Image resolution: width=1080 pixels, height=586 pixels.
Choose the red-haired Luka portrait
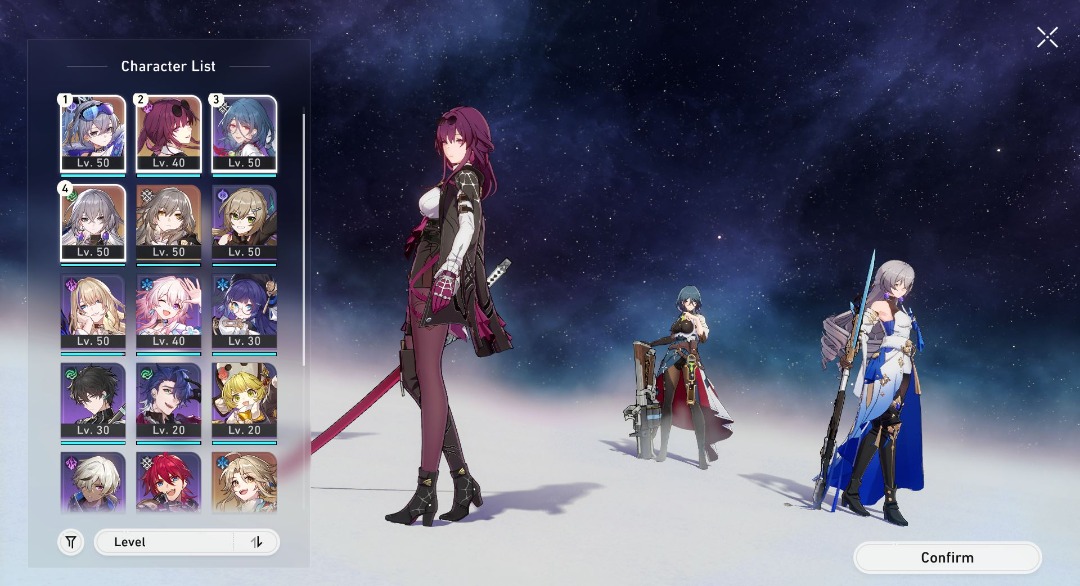(168, 482)
